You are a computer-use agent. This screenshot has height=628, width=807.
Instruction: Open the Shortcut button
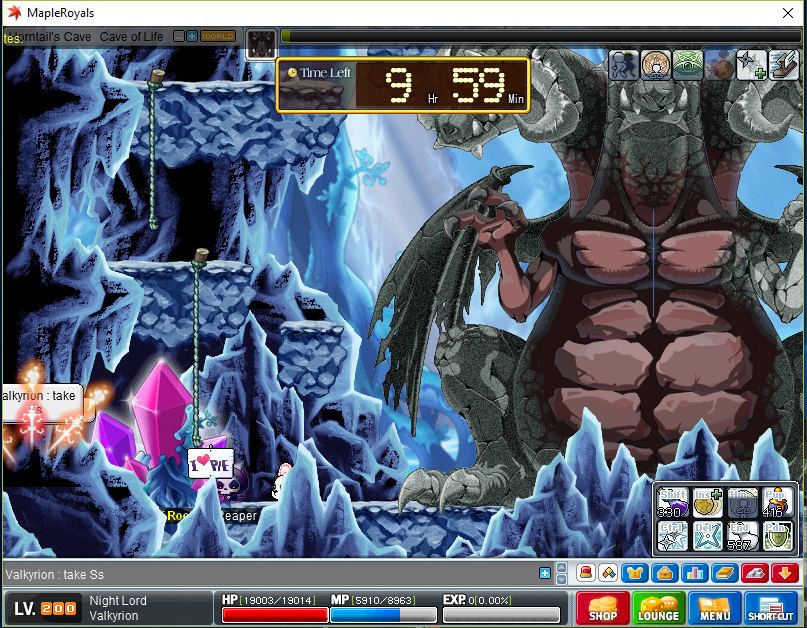click(771, 607)
